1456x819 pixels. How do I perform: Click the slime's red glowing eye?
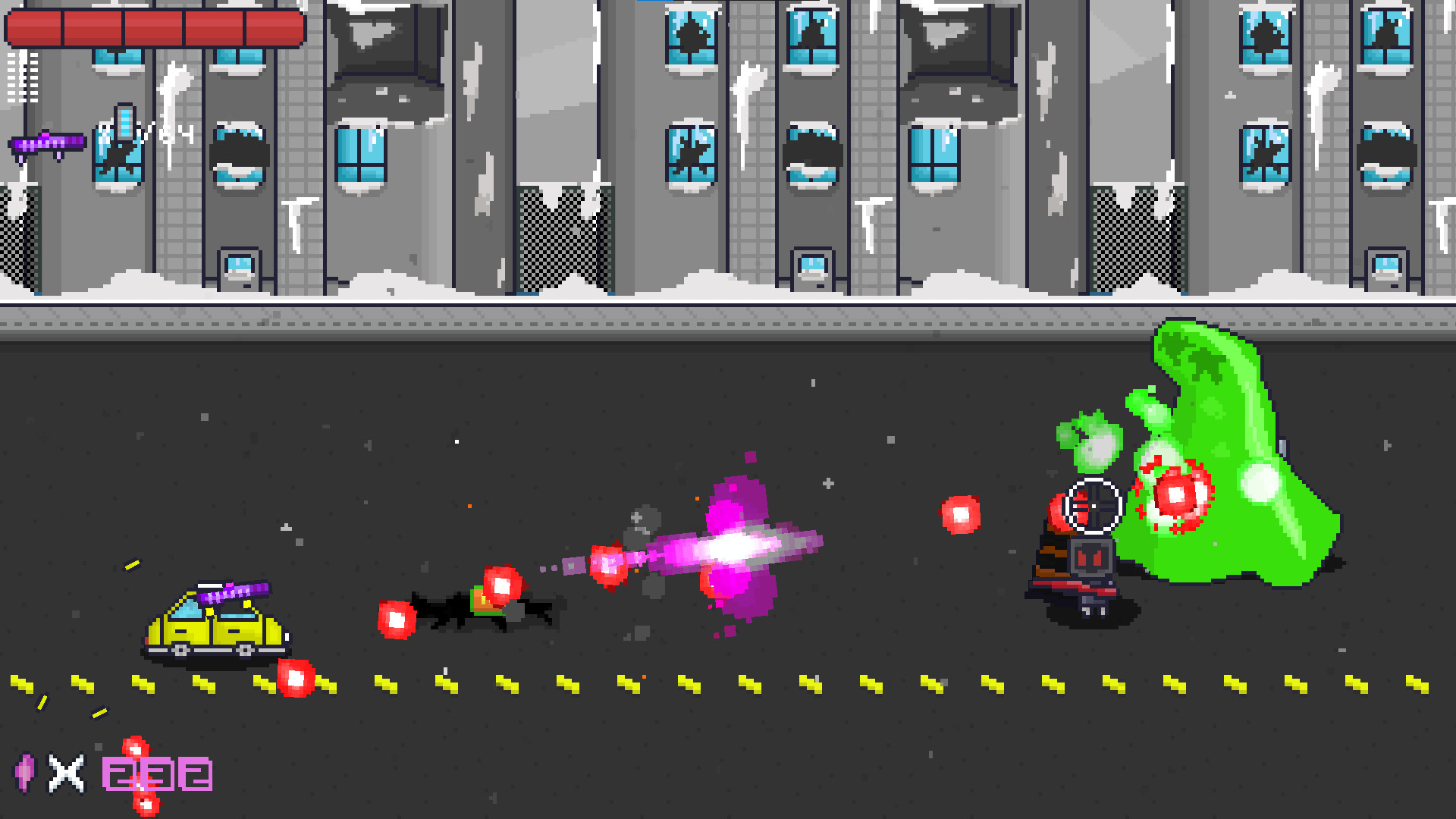pos(1174,497)
